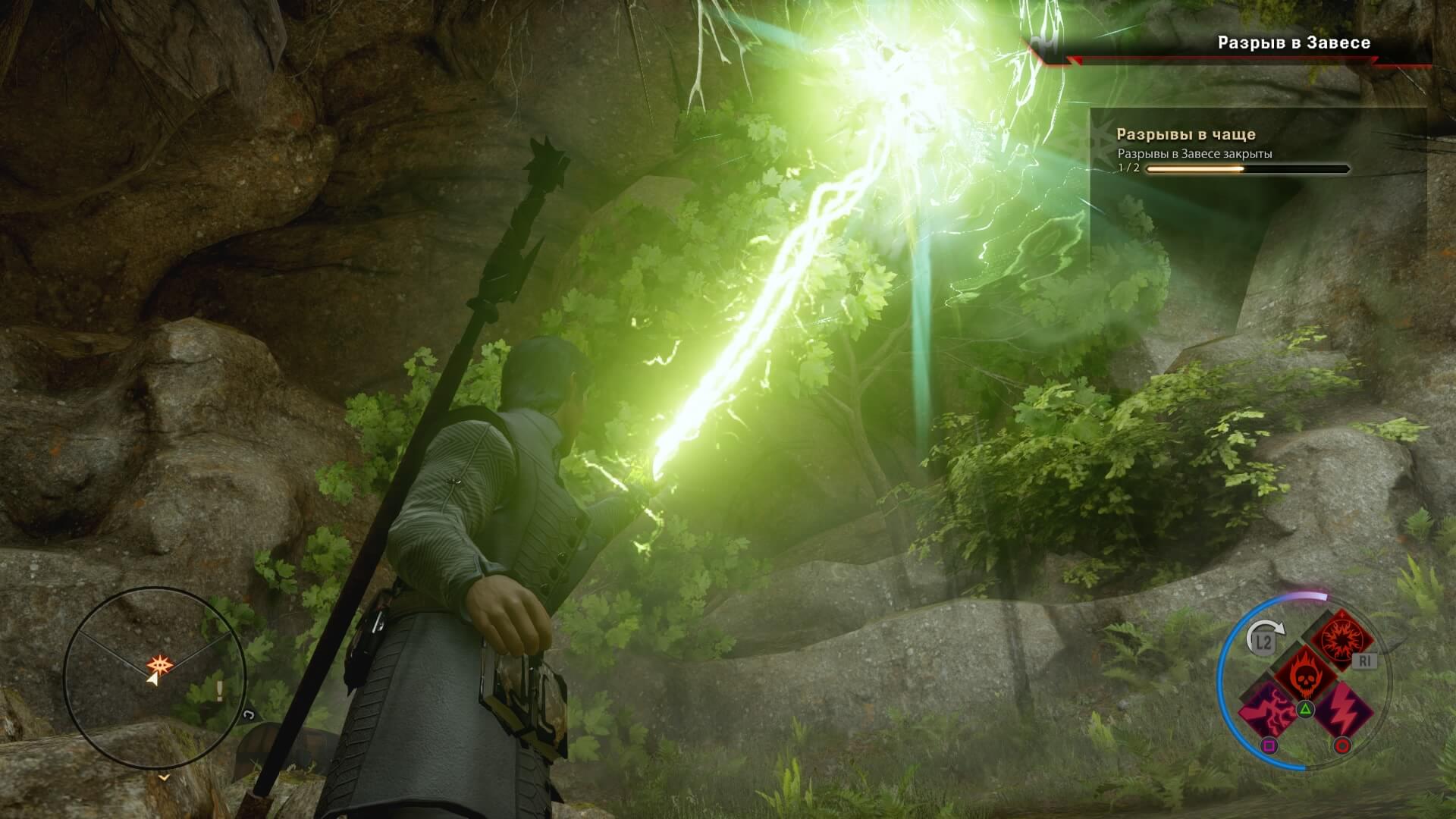Click the R1 button label on the ability wheel
Image resolution: width=1456 pixels, height=819 pixels.
(x=1364, y=661)
